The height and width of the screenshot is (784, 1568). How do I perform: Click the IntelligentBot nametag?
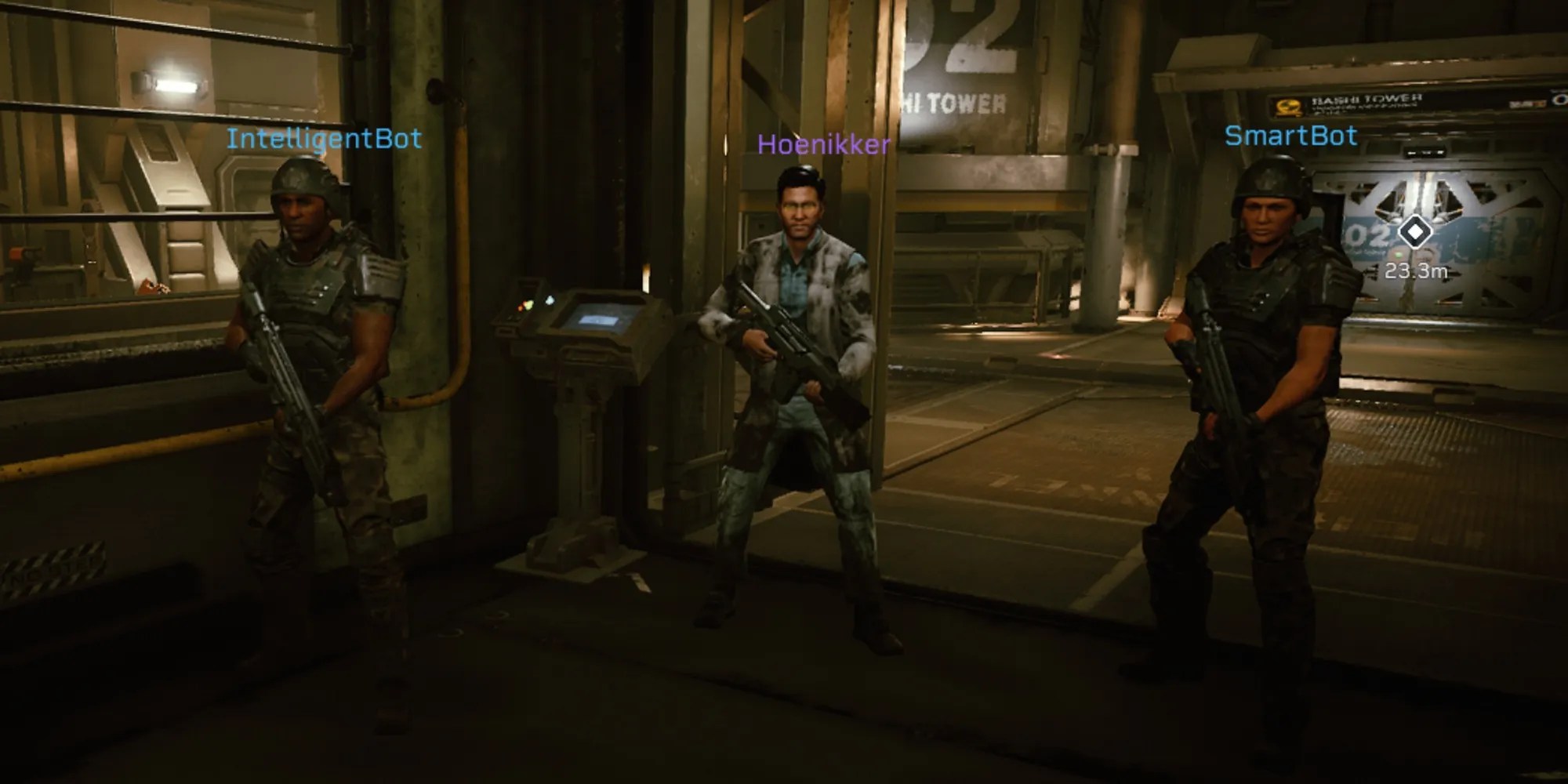pos(326,138)
